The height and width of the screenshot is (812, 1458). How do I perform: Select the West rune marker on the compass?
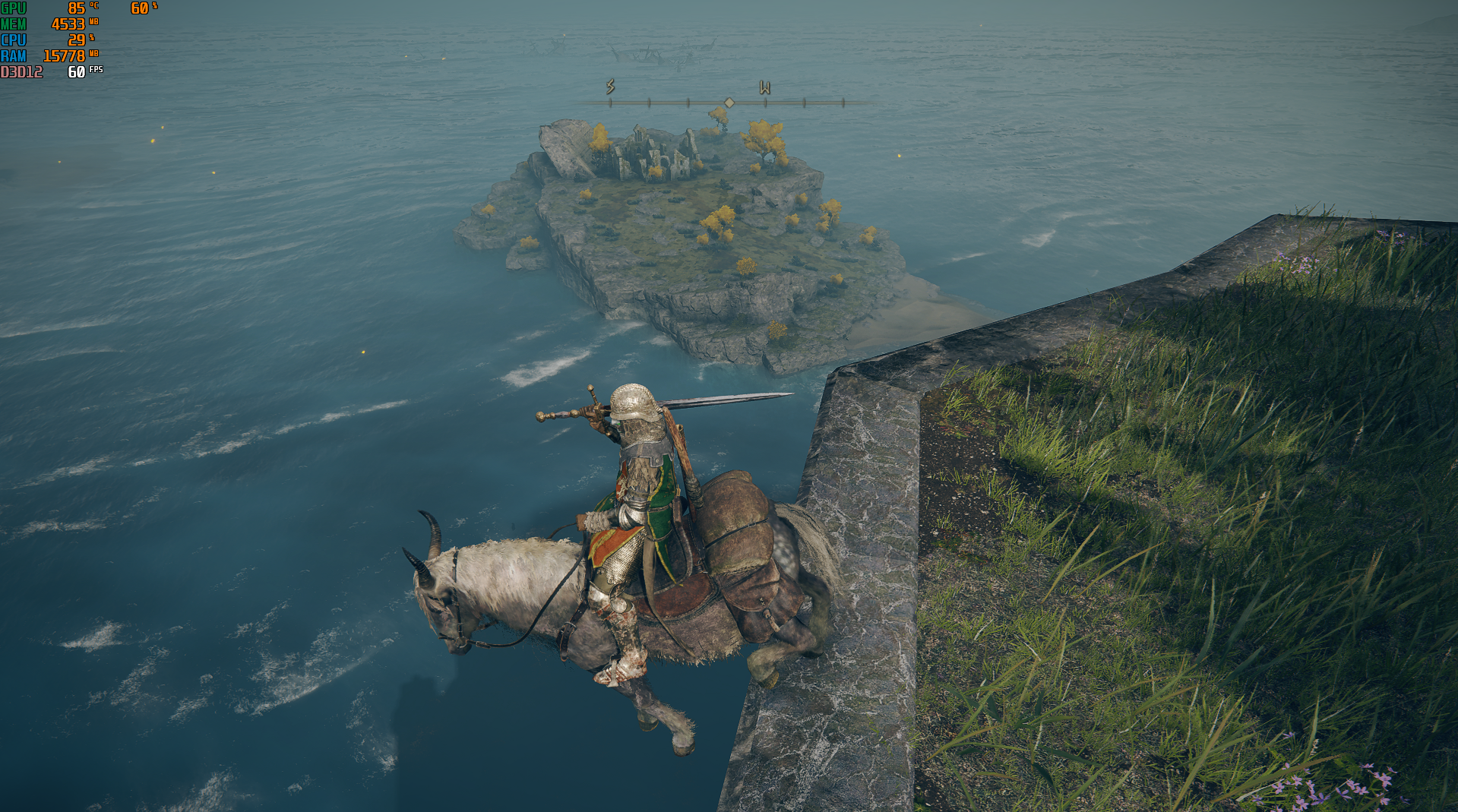coord(765,89)
